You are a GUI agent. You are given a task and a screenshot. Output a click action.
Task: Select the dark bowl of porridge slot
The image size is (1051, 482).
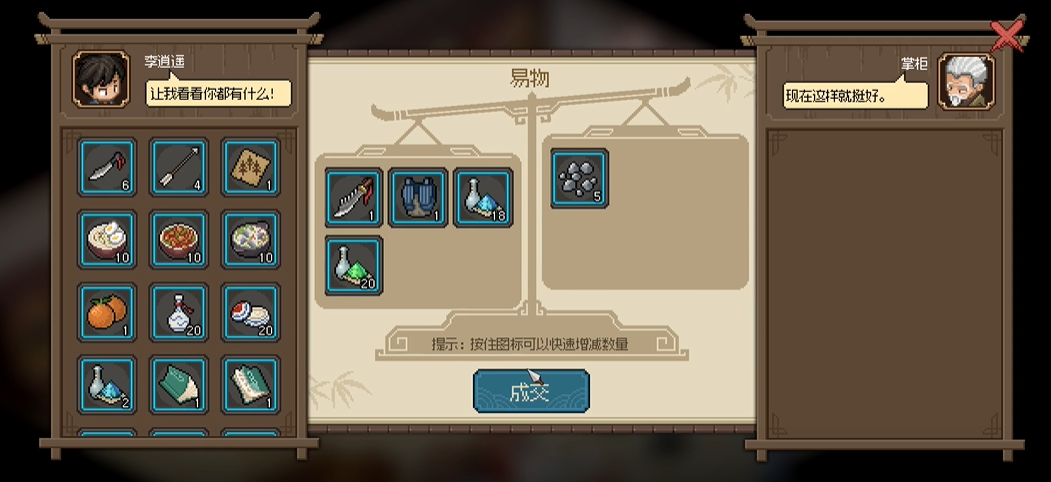click(x=250, y=240)
